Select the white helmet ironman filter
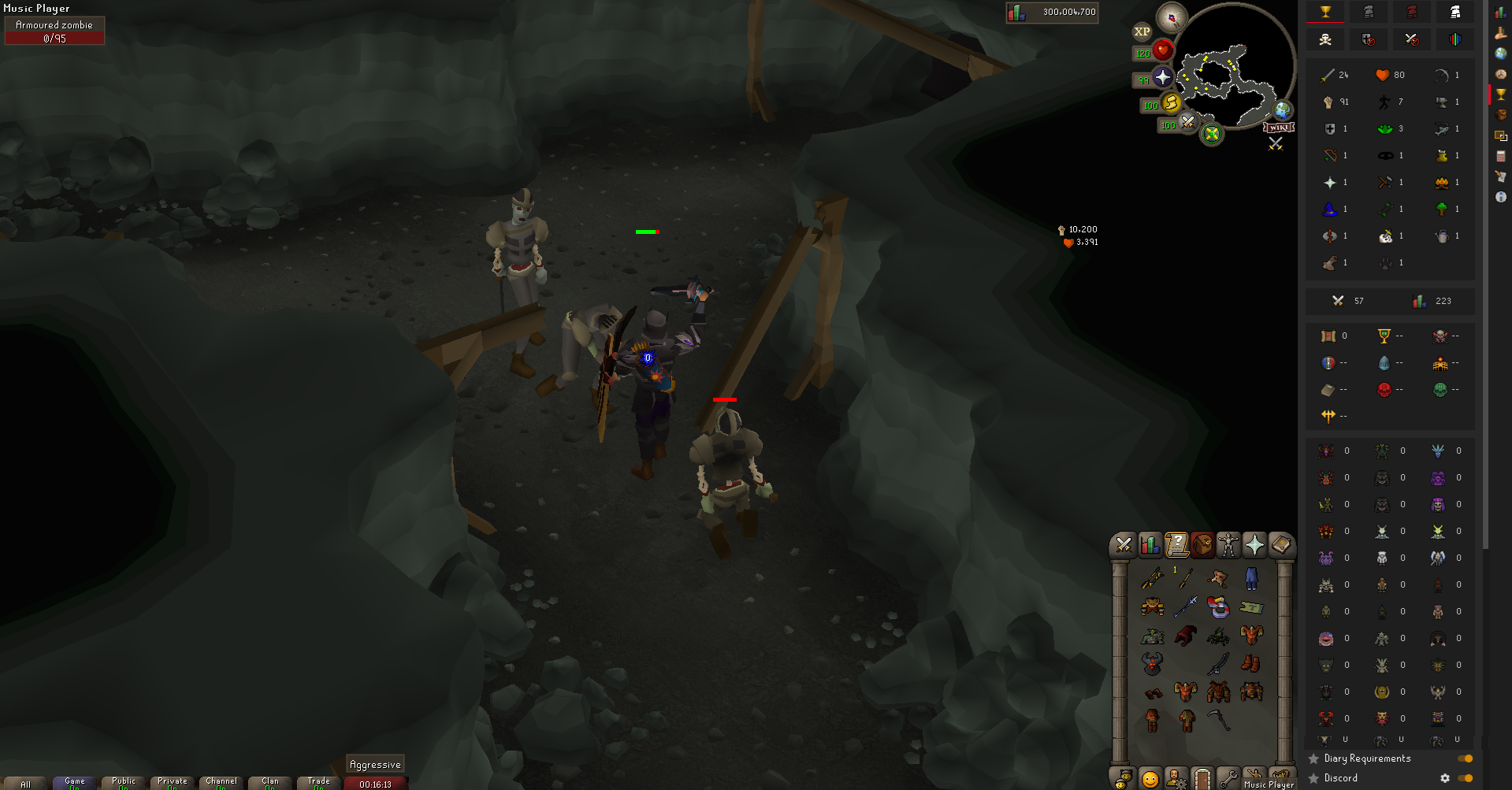This screenshot has width=1512, height=790. click(1454, 12)
